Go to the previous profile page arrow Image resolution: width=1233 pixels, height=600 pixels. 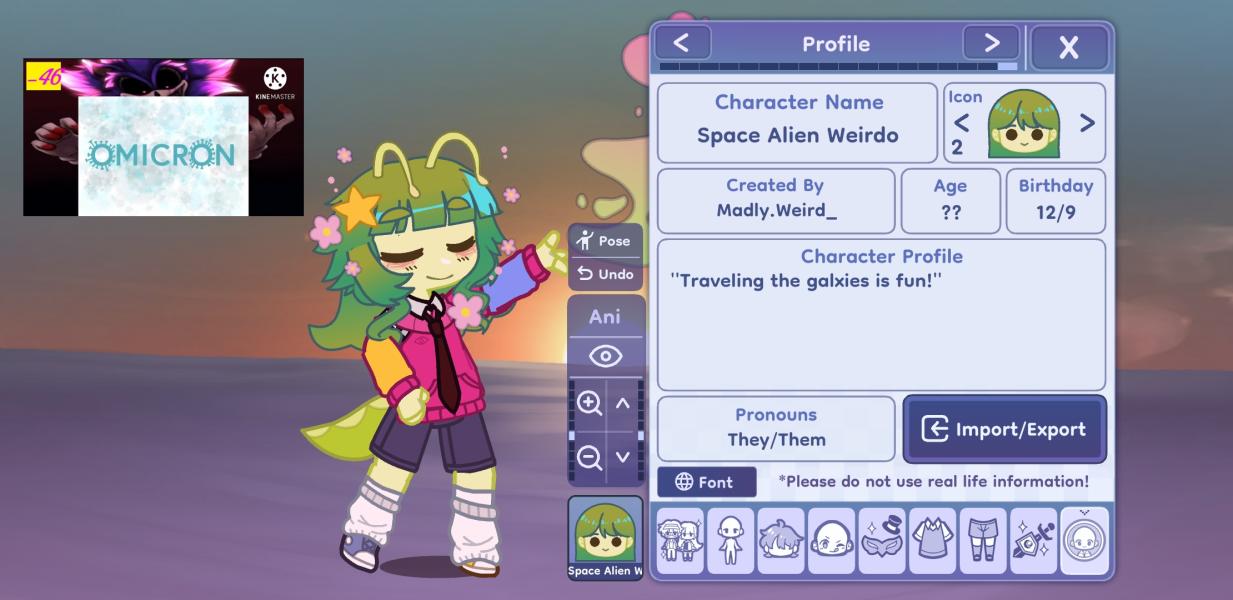pos(682,43)
